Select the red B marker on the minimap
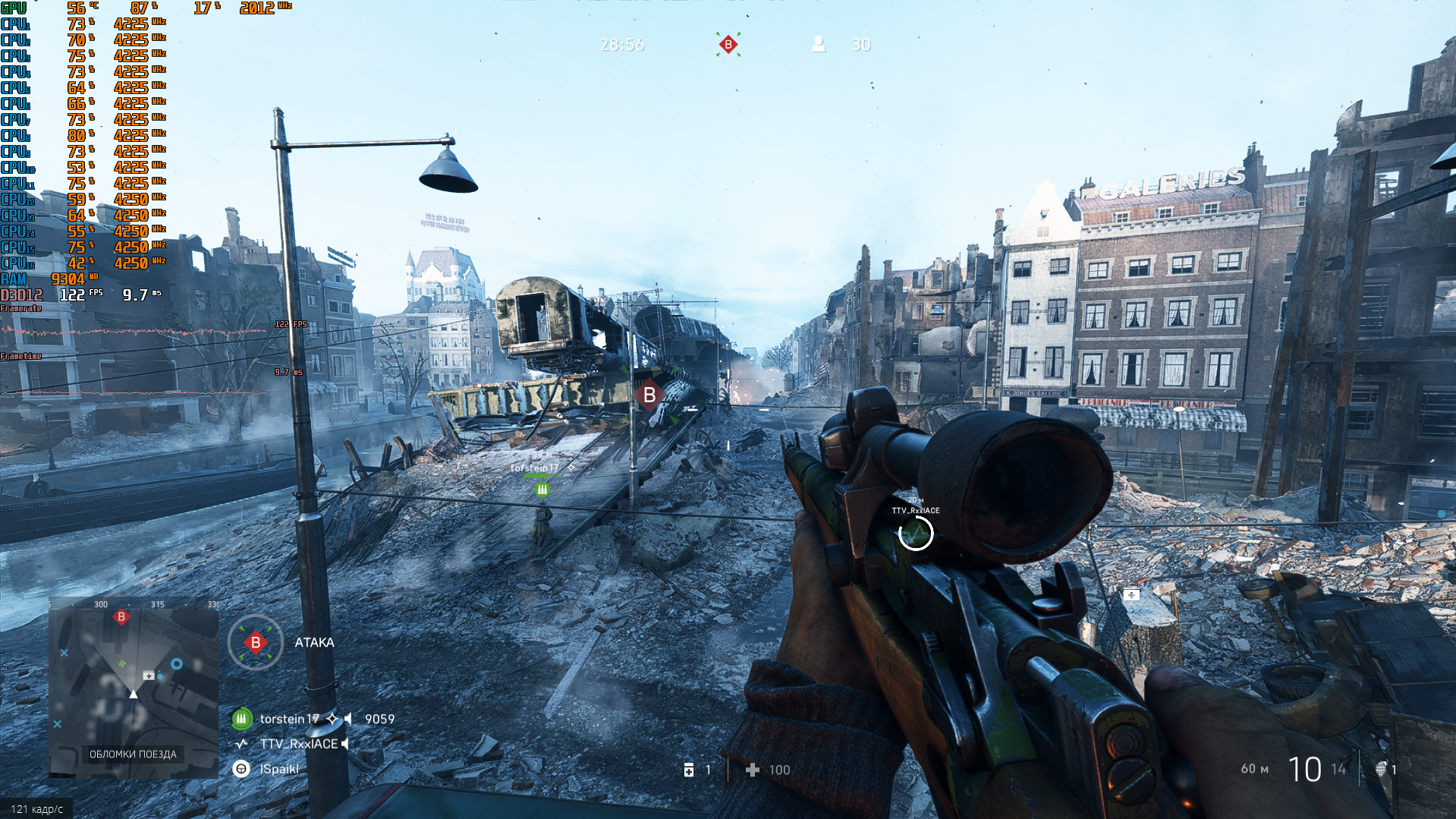 point(121,617)
